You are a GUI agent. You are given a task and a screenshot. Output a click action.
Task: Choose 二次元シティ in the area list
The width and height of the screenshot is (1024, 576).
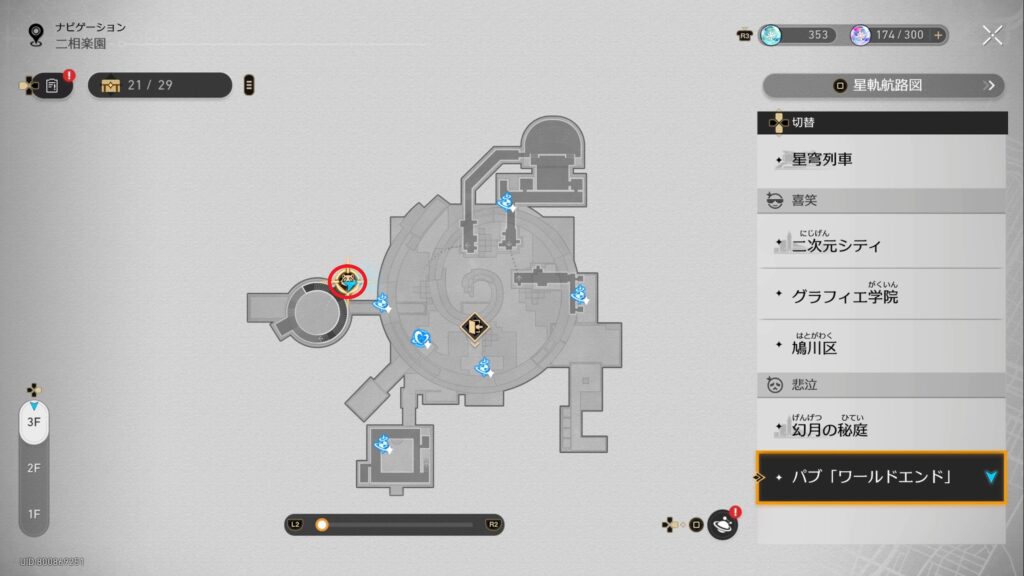pos(881,243)
